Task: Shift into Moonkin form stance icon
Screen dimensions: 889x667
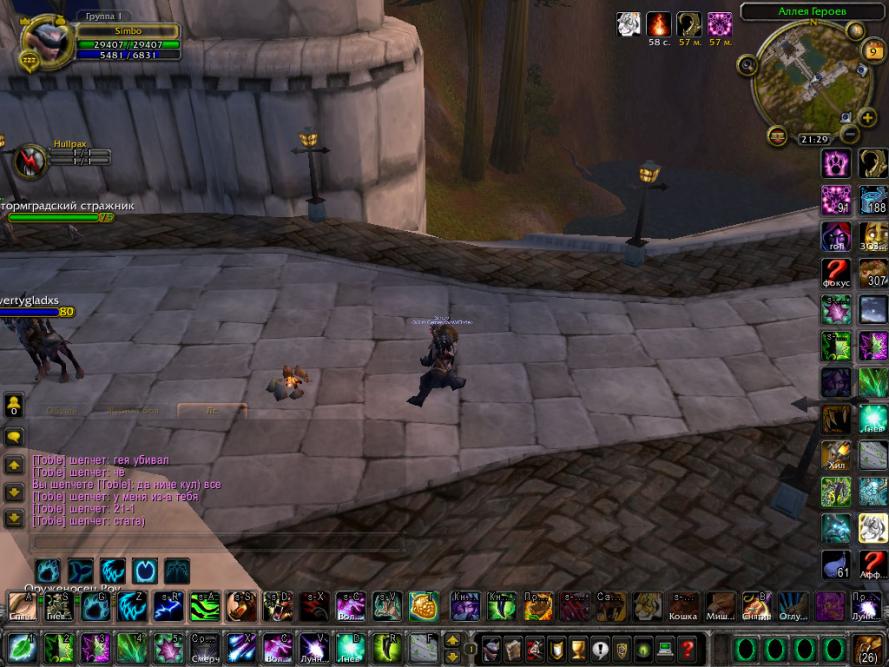Action: click(x=145, y=571)
